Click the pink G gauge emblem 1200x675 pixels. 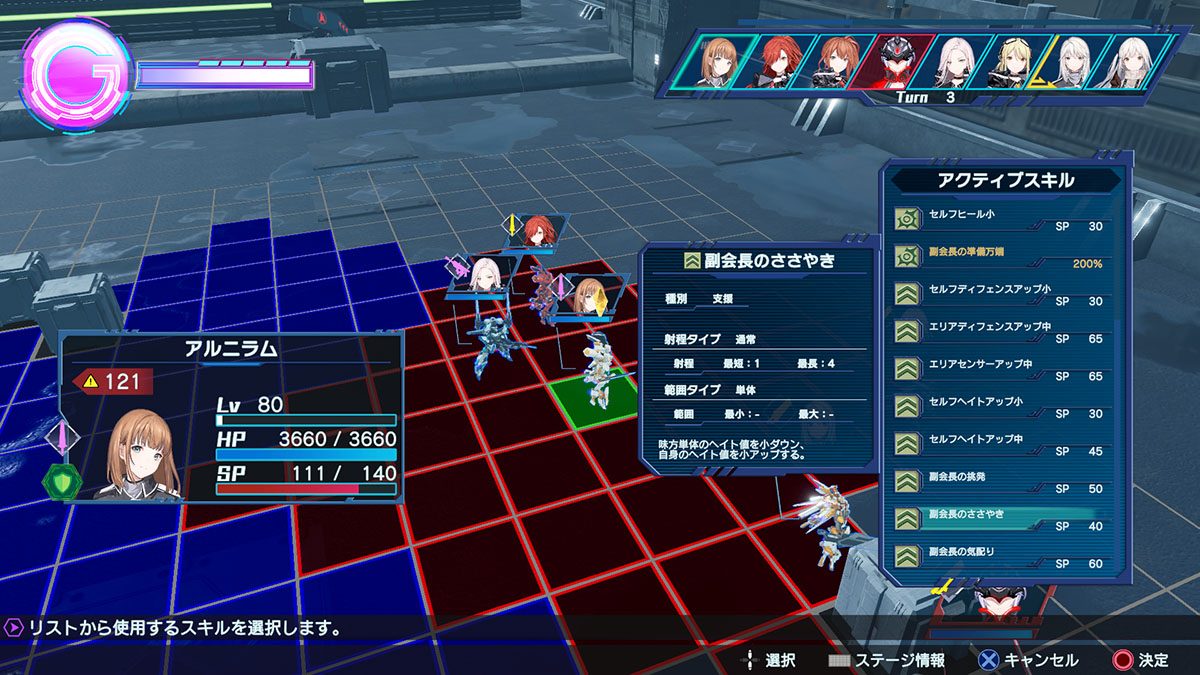76,78
